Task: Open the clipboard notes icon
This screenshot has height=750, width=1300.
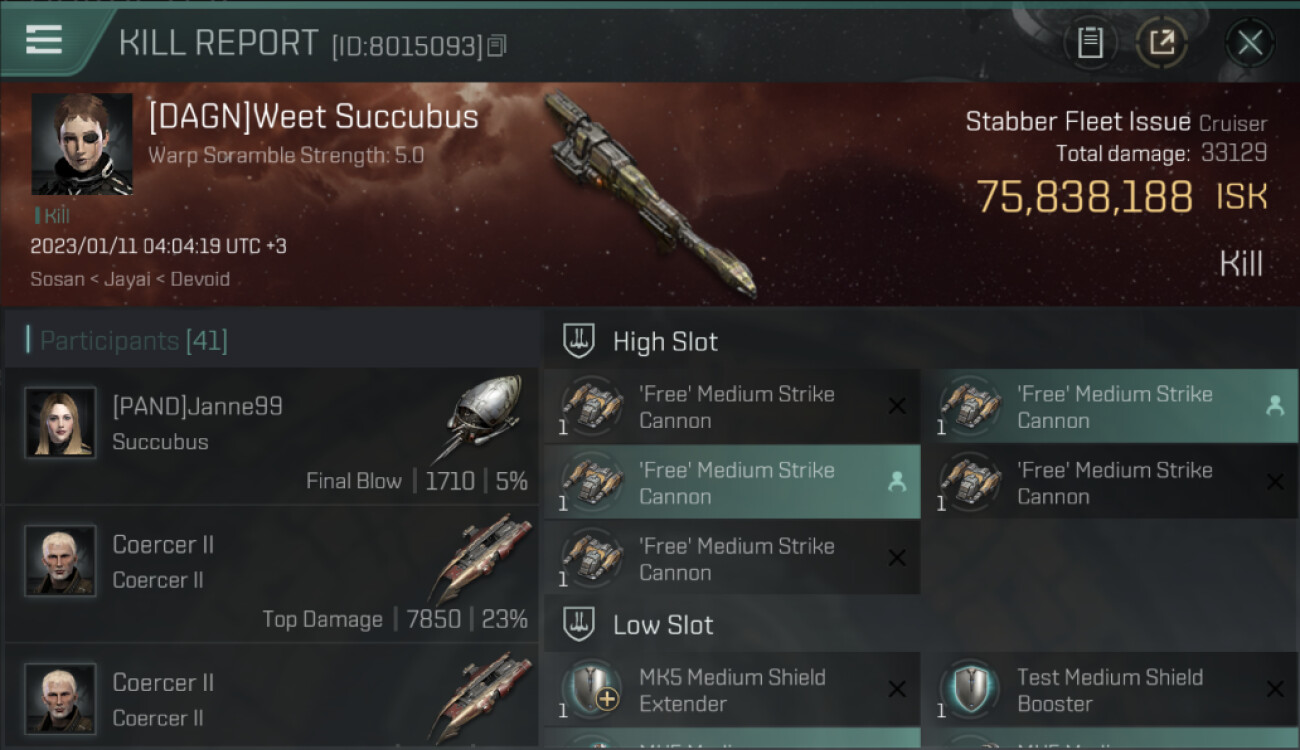Action: point(1090,42)
